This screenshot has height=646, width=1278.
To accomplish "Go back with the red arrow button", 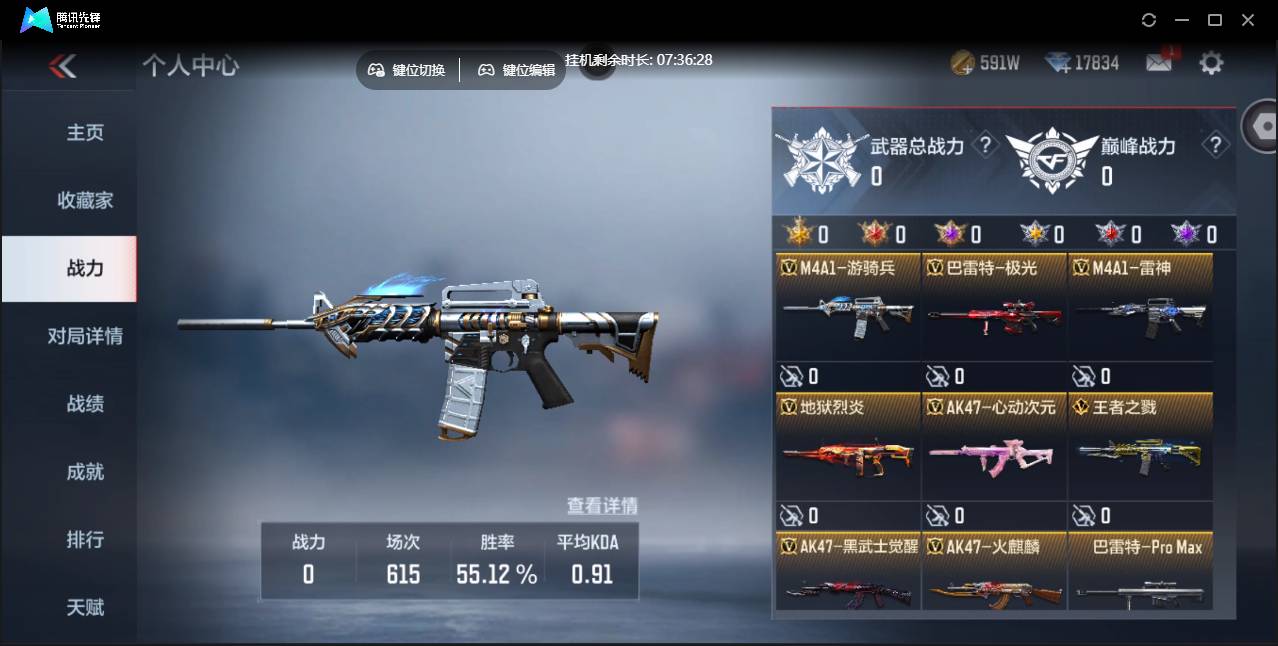I will [62, 66].
